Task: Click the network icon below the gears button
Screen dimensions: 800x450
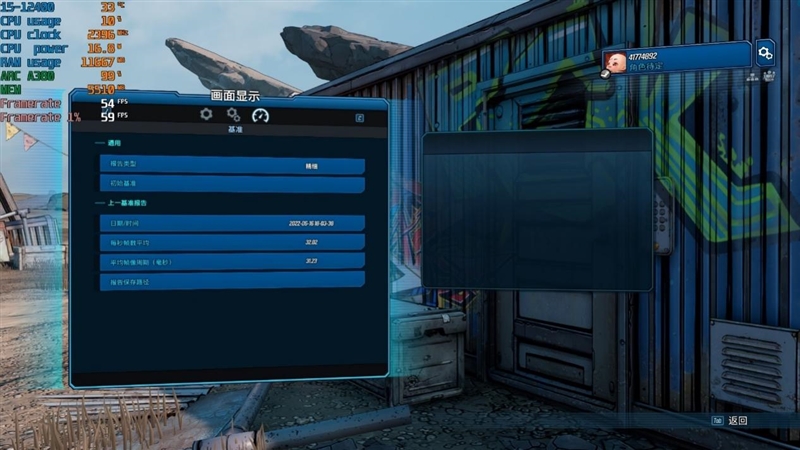Action: [752, 76]
